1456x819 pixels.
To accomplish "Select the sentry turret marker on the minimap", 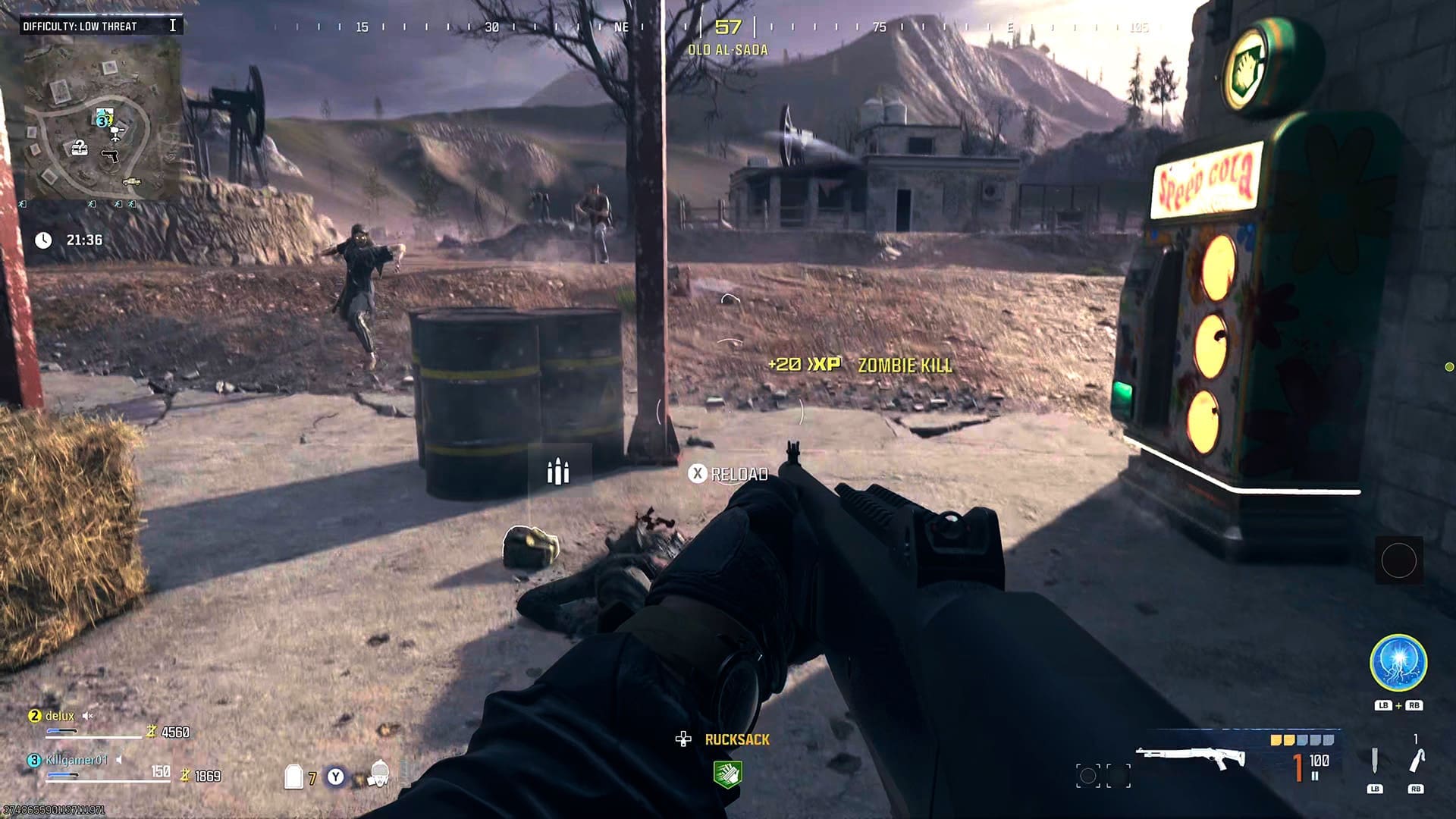I will (x=116, y=134).
